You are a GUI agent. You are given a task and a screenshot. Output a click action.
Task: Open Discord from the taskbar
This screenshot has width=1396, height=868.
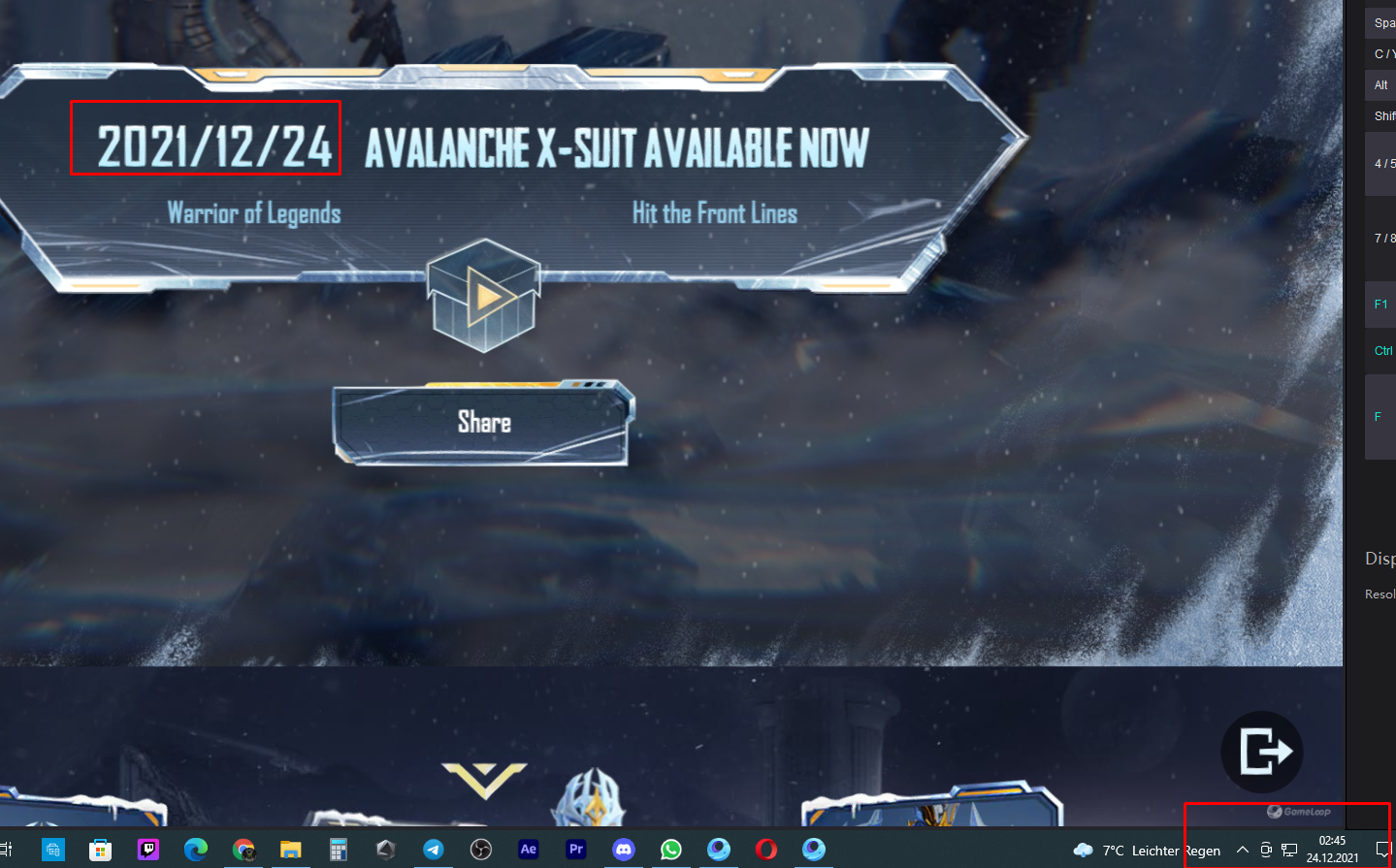point(624,850)
